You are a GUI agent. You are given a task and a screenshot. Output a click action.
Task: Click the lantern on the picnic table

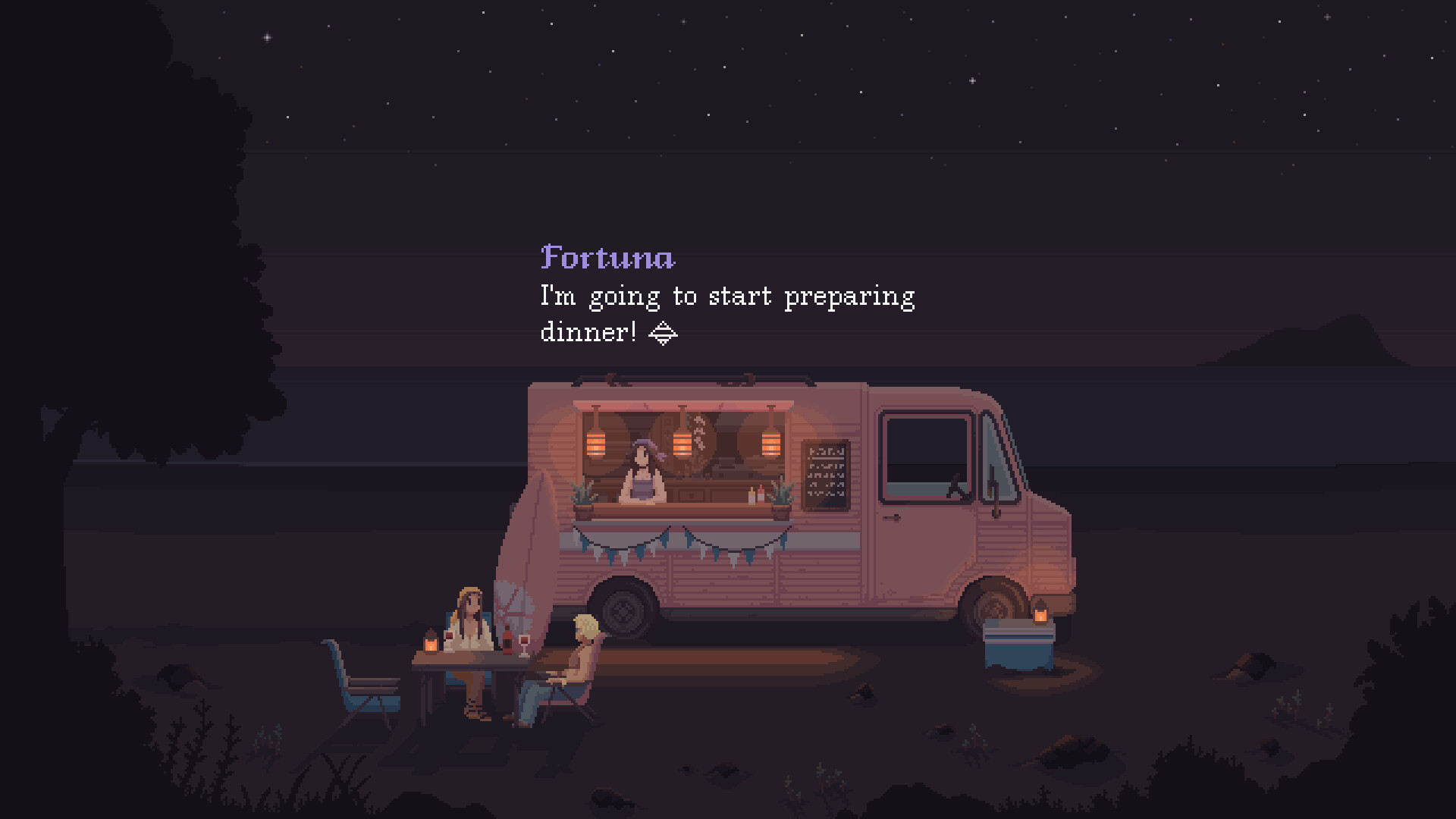[x=430, y=645]
